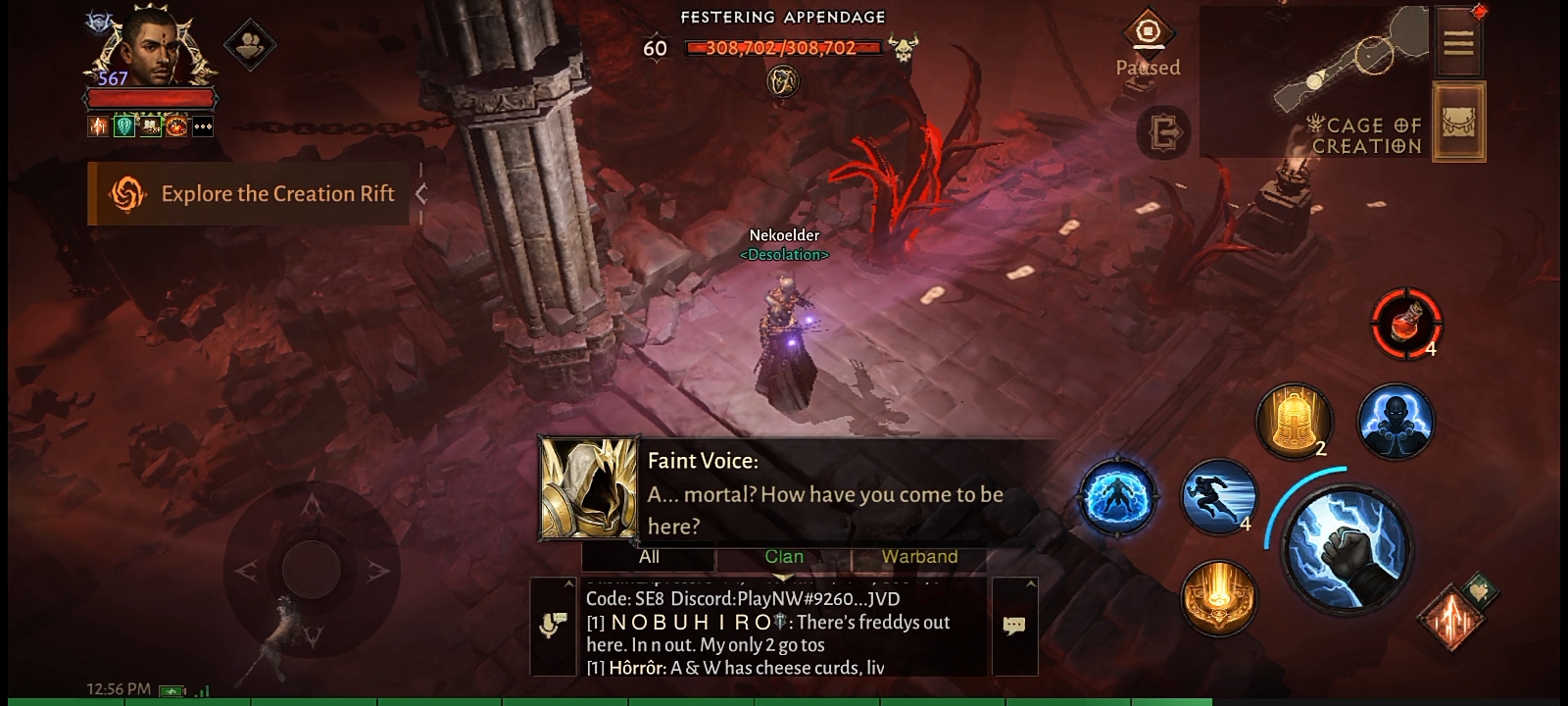This screenshot has width=1568, height=706.
Task: Switch chat to the Clan tab
Action: tap(784, 557)
